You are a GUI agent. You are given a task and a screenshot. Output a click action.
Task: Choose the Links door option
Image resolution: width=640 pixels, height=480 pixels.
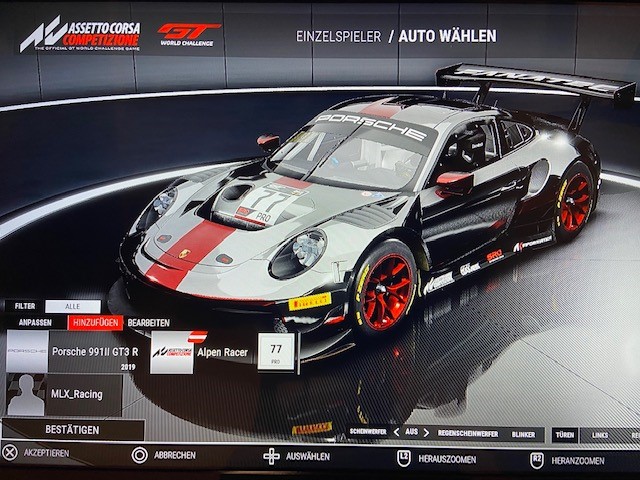click(x=600, y=434)
